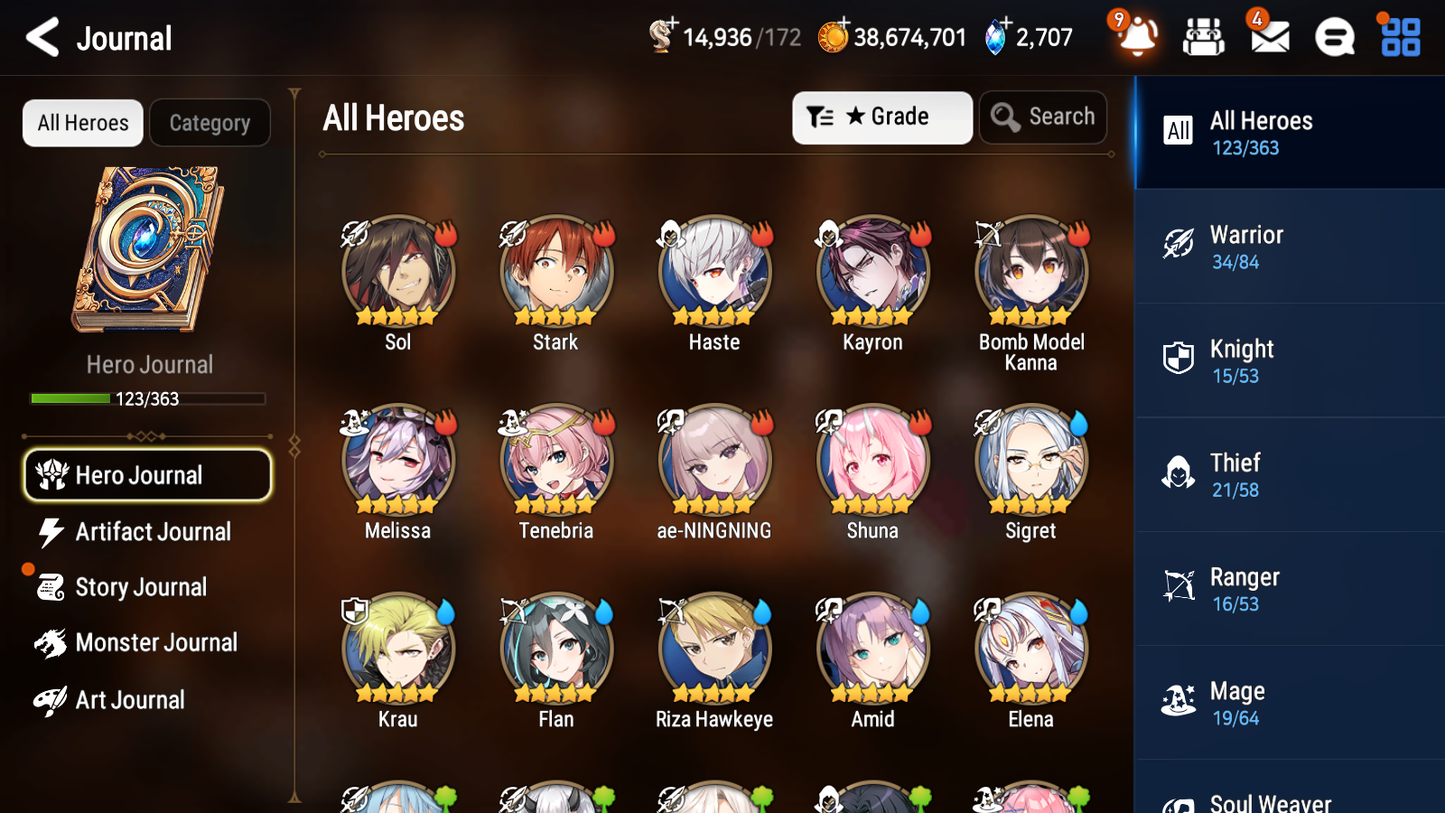This screenshot has height=813, width=1445.
Task: Keep All Heroes toggle selected
Action: 82,123
